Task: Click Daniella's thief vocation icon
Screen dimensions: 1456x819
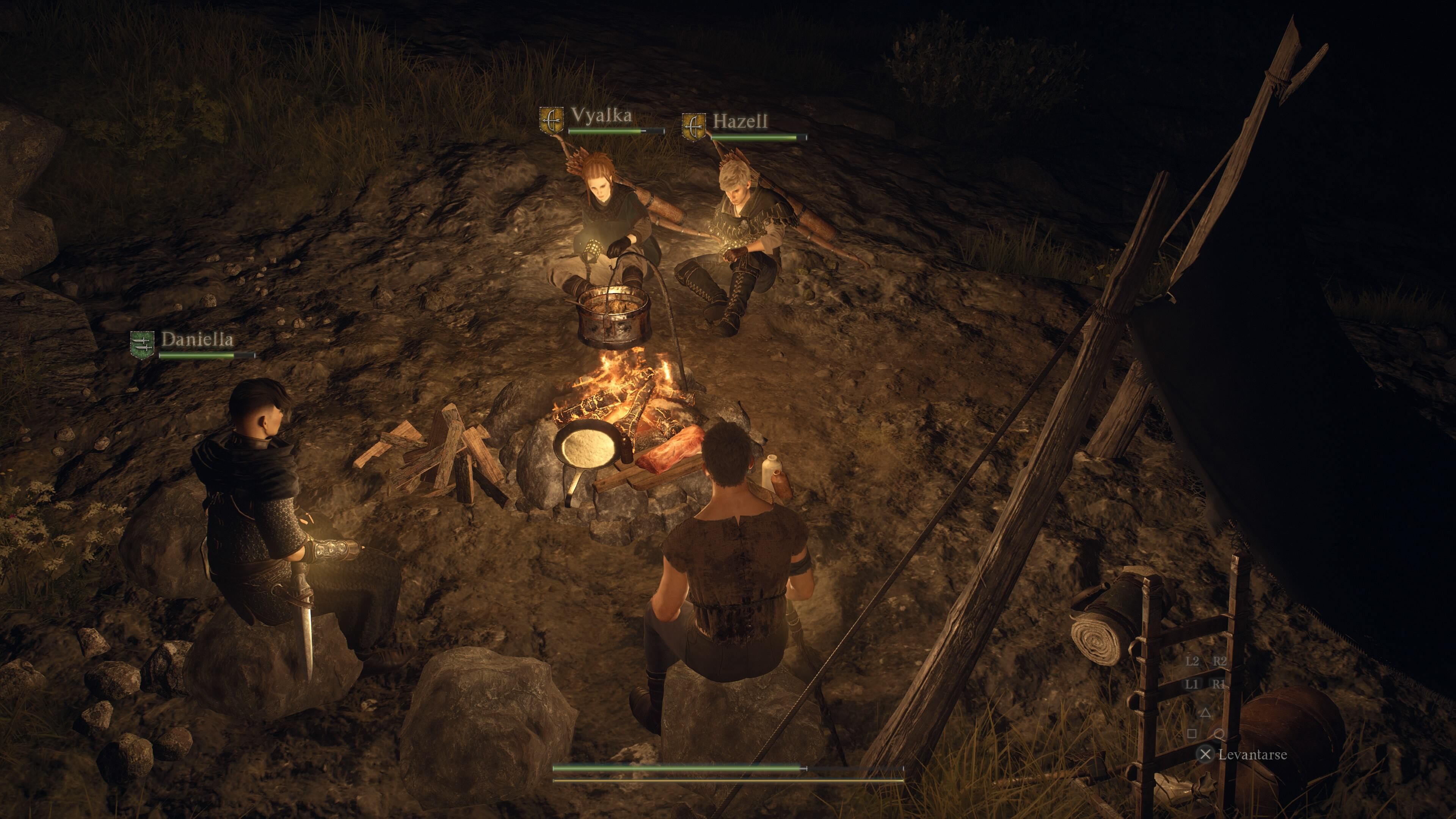Action: pyautogui.click(x=142, y=345)
